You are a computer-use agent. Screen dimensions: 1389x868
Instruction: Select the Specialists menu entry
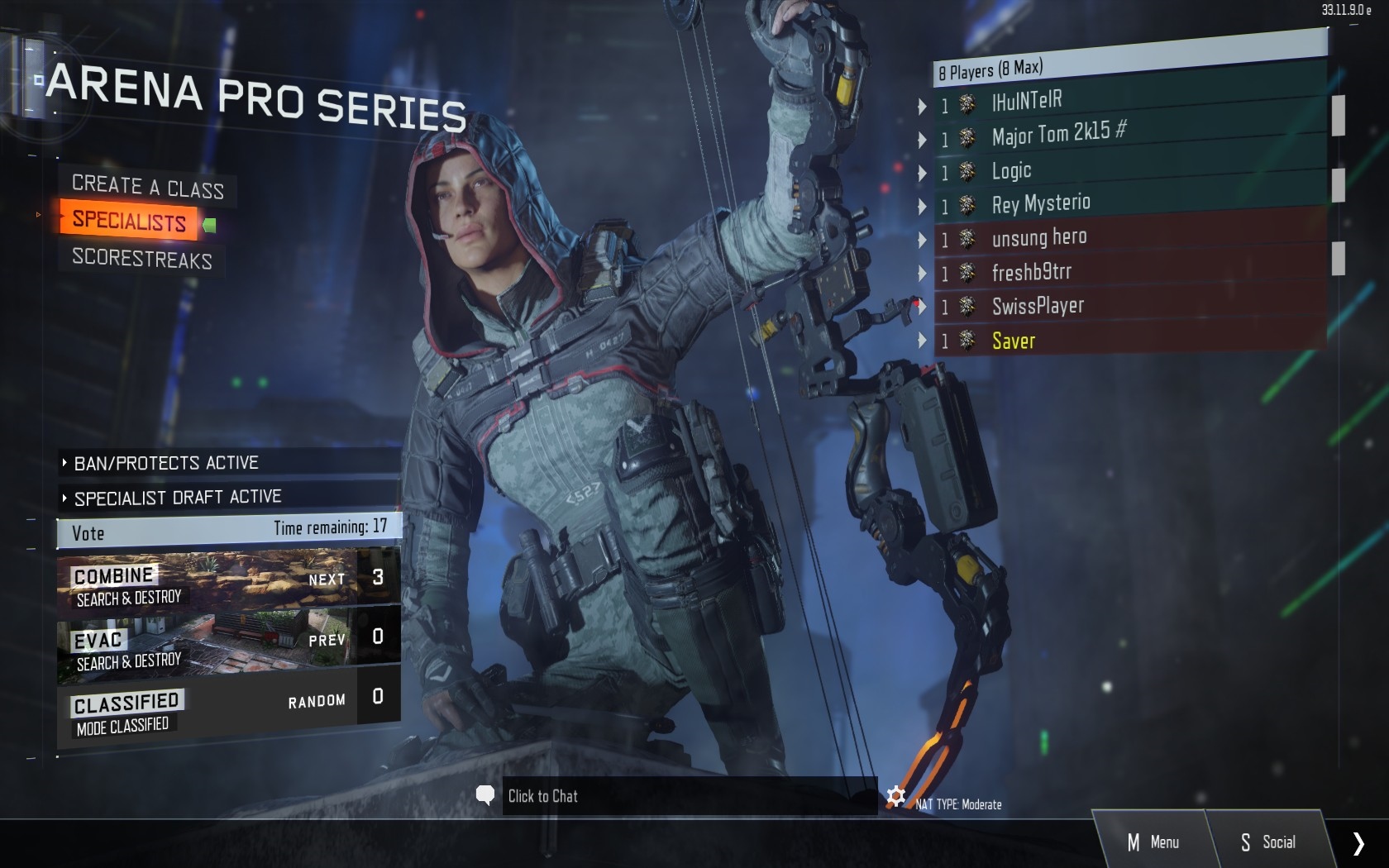tap(129, 221)
